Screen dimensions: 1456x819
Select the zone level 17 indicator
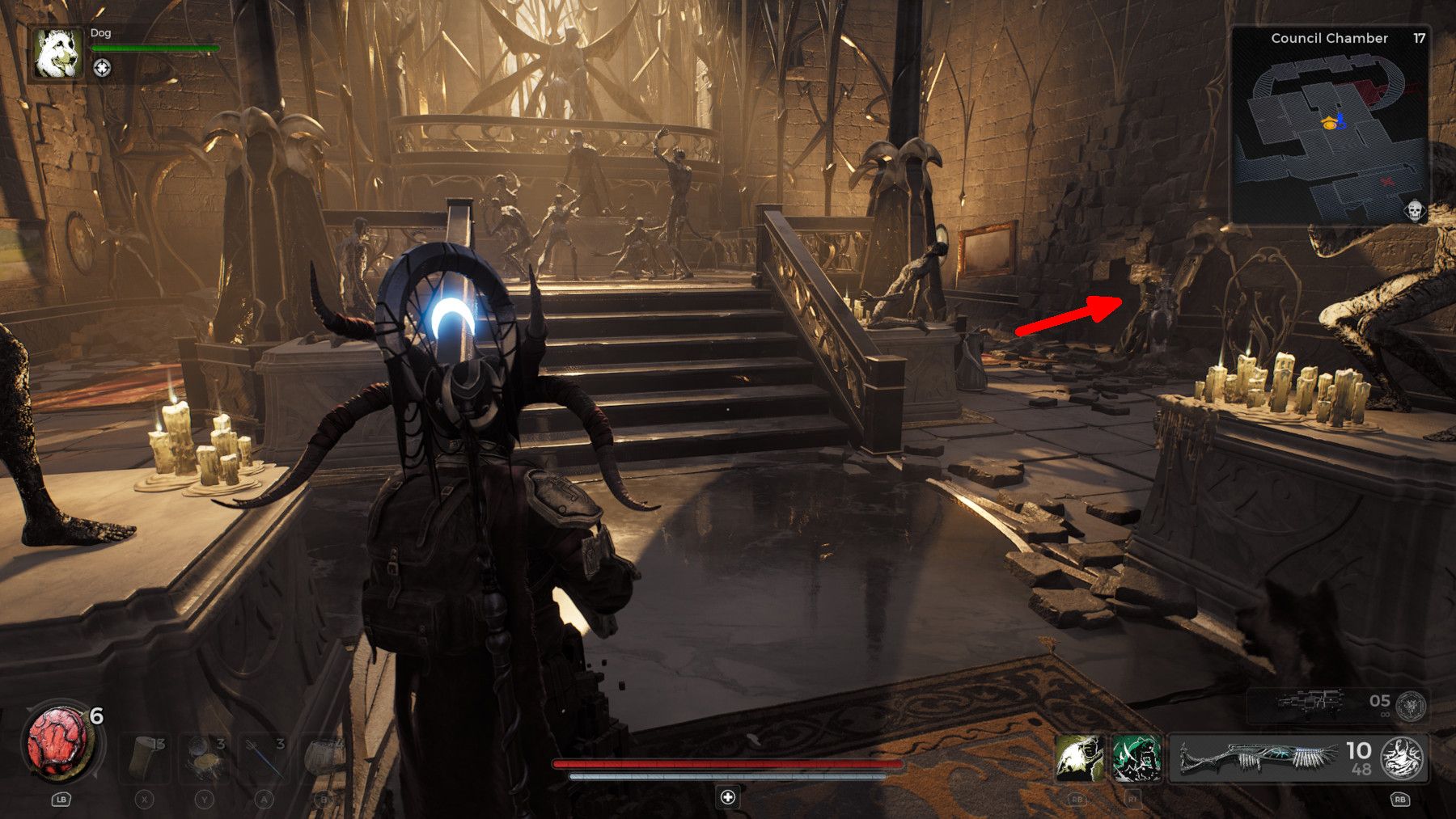(1419, 38)
